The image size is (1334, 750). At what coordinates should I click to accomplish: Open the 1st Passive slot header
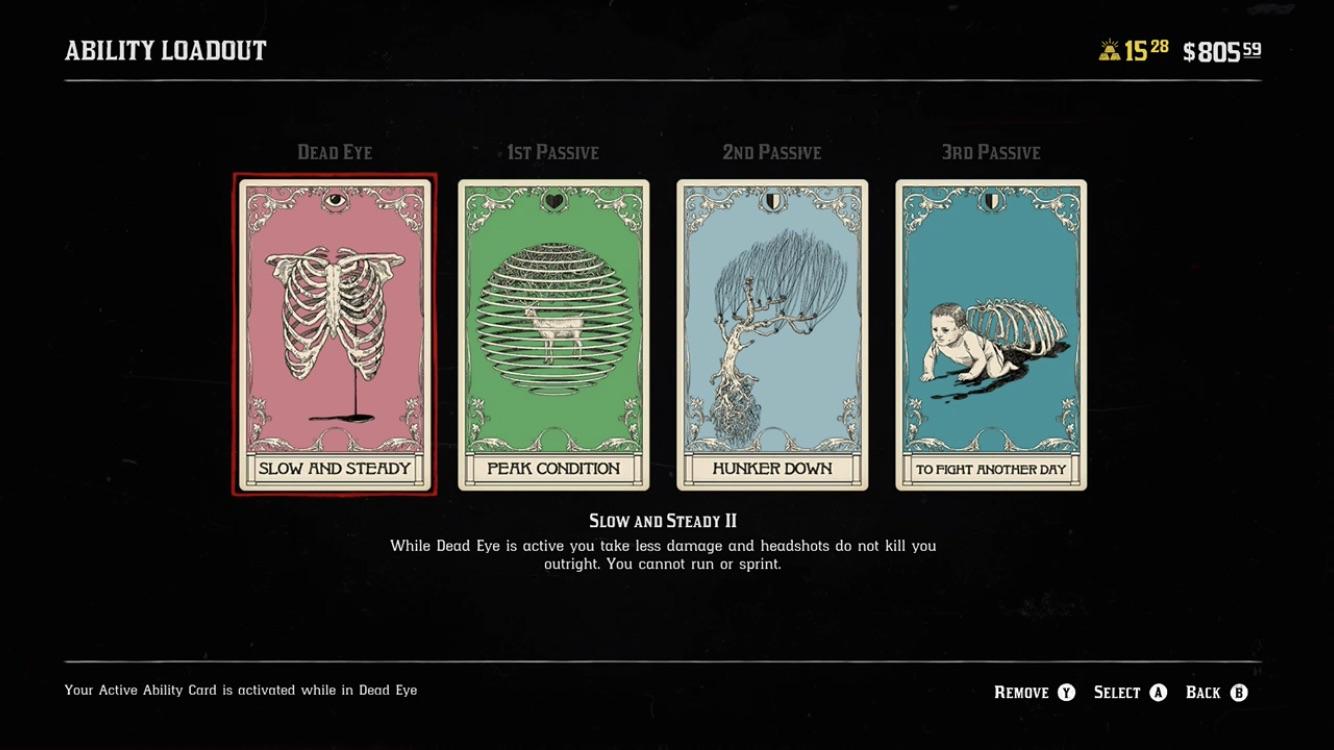(551, 152)
